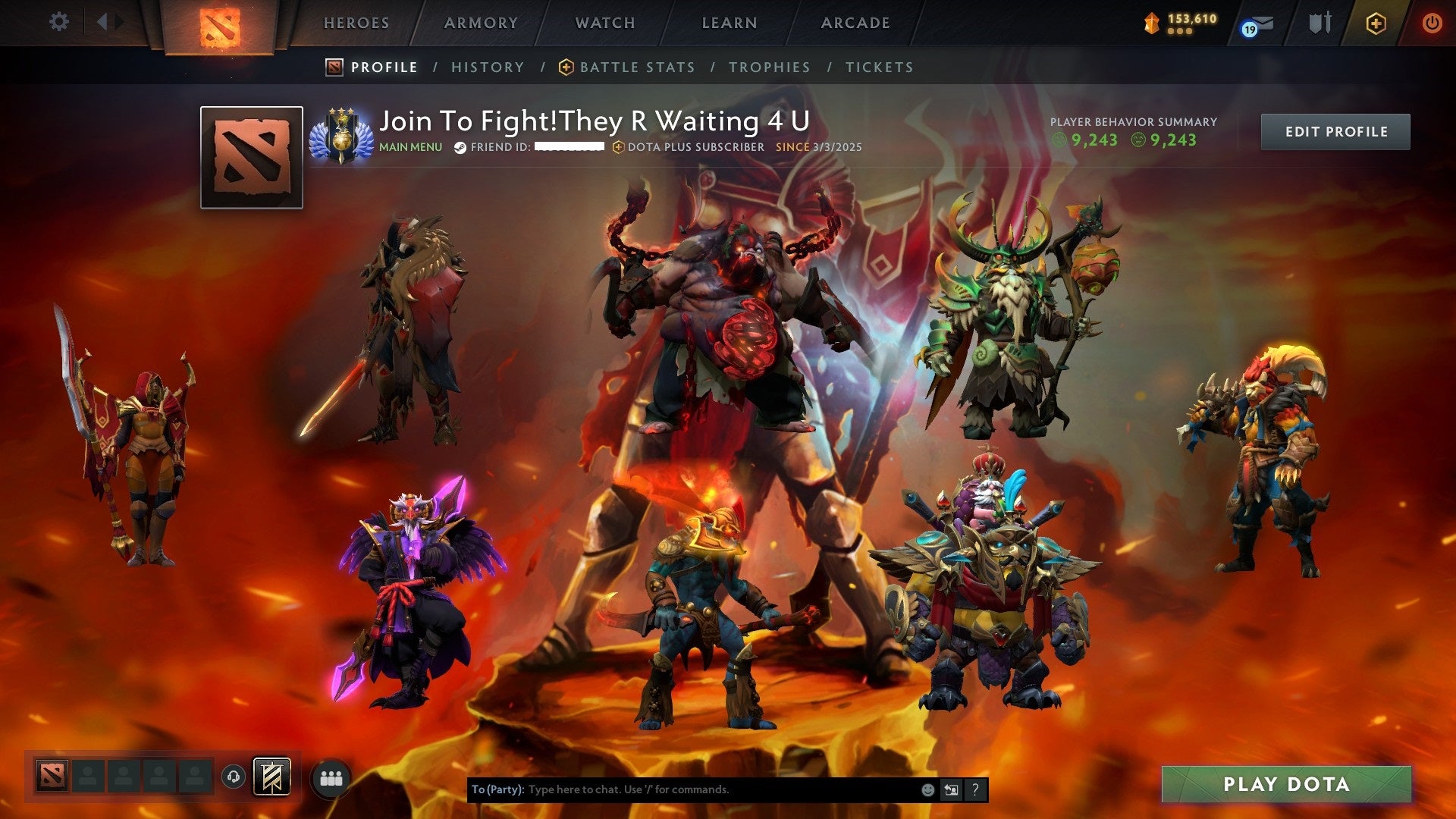The height and width of the screenshot is (819, 1456).
Task: Switch to the BATTLE STATS tab
Action: [x=635, y=67]
